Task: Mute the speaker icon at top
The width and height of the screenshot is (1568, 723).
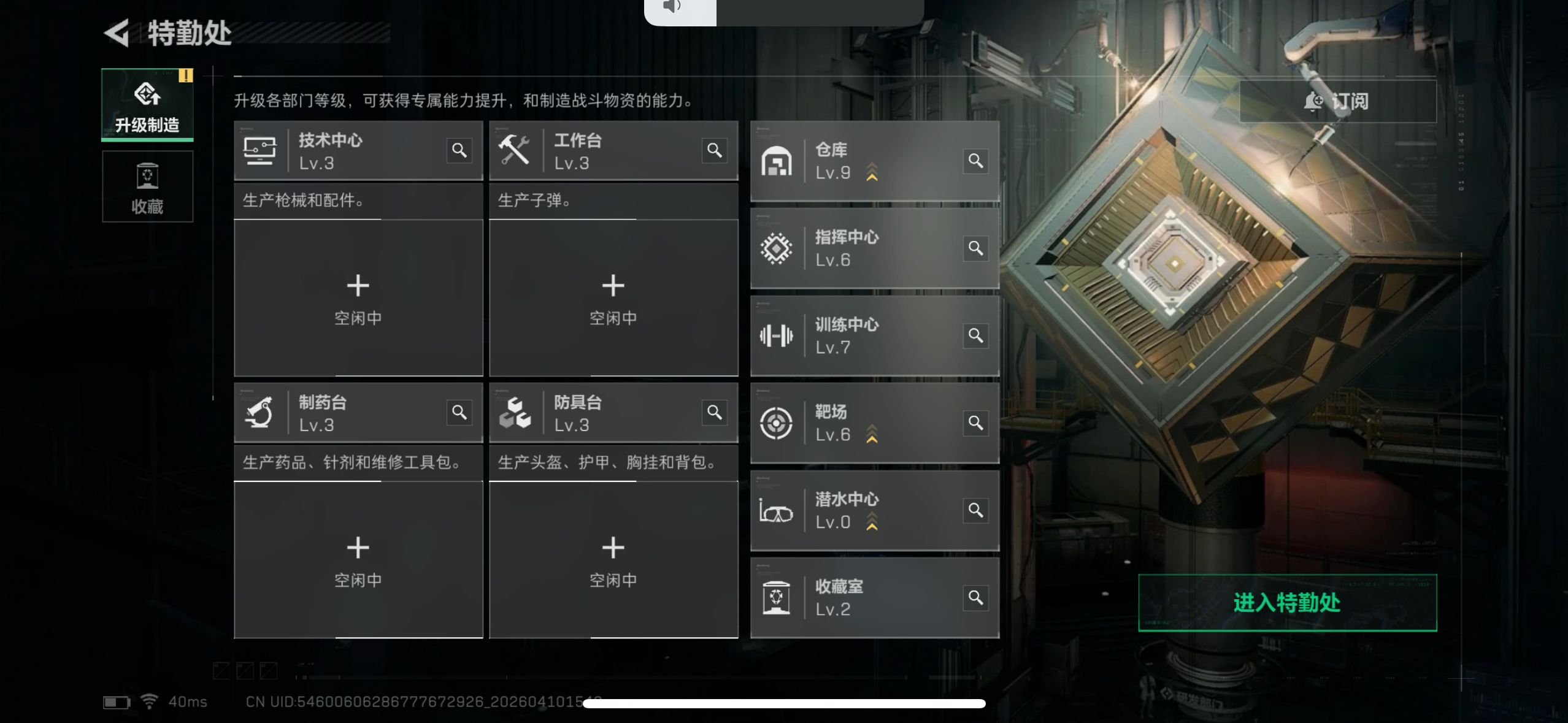Action: click(672, 6)
